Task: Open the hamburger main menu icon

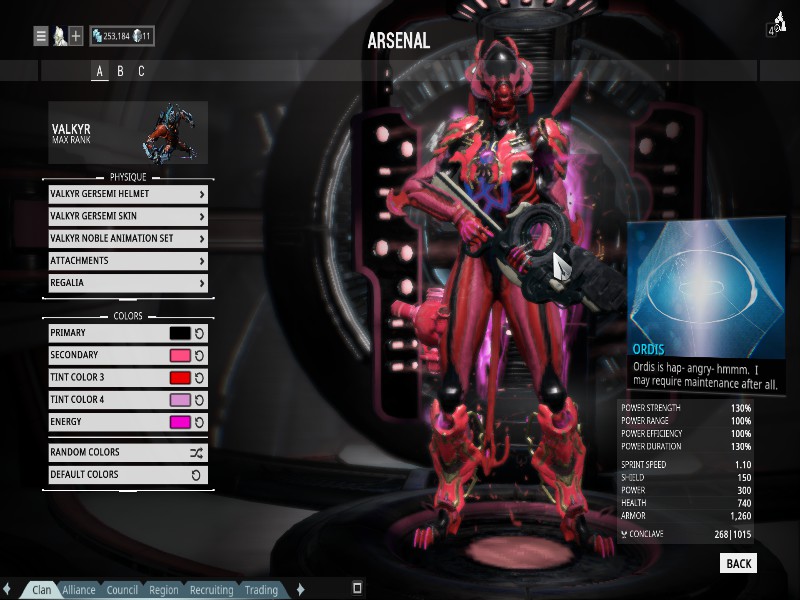Action: [x=41, y=36]
